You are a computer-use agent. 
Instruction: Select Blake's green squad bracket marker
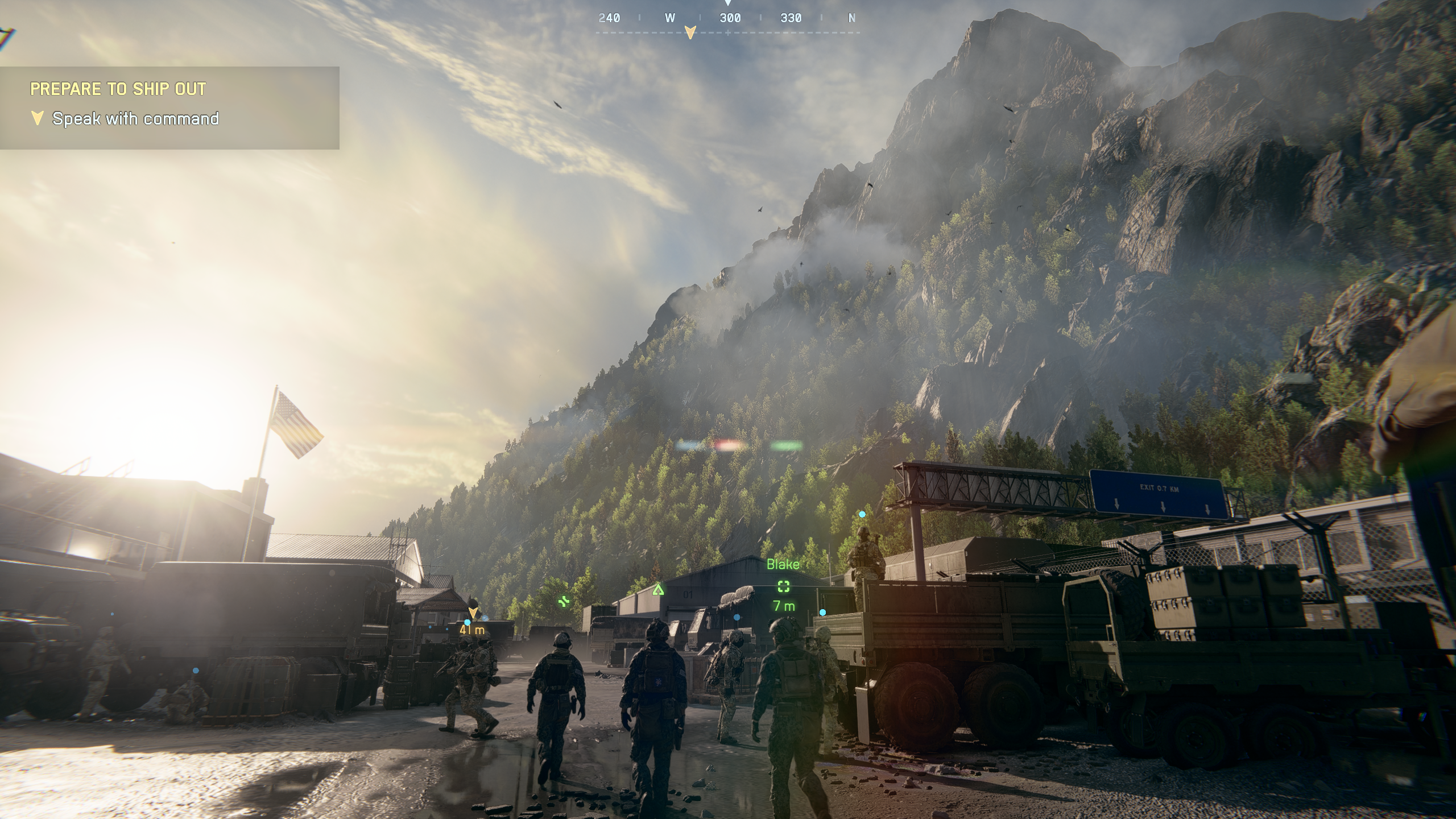(x=784, y=586)
